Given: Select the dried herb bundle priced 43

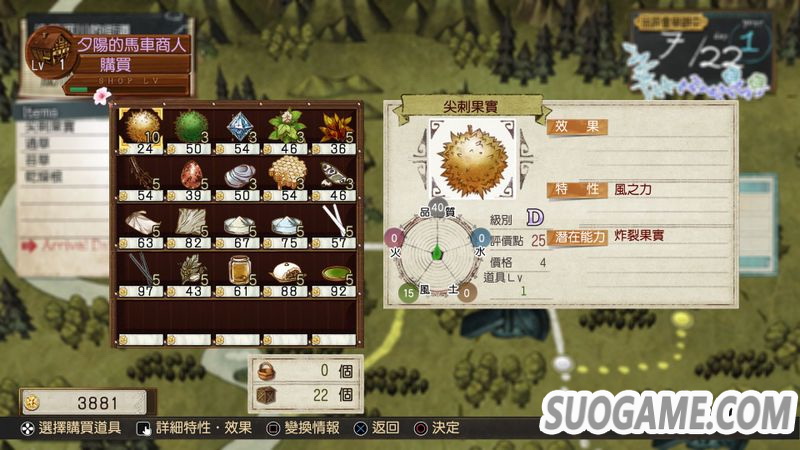Looking at the screenshot, I should 189,270.
